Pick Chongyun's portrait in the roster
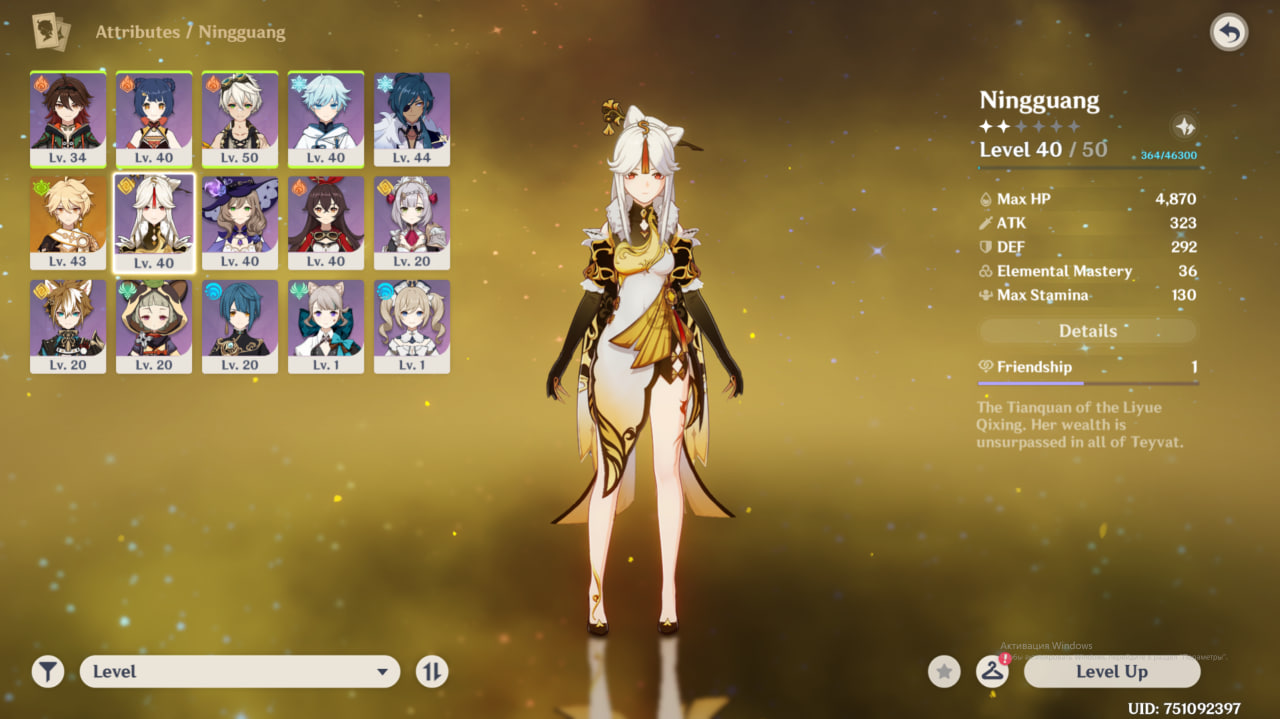 click(326, 119)
